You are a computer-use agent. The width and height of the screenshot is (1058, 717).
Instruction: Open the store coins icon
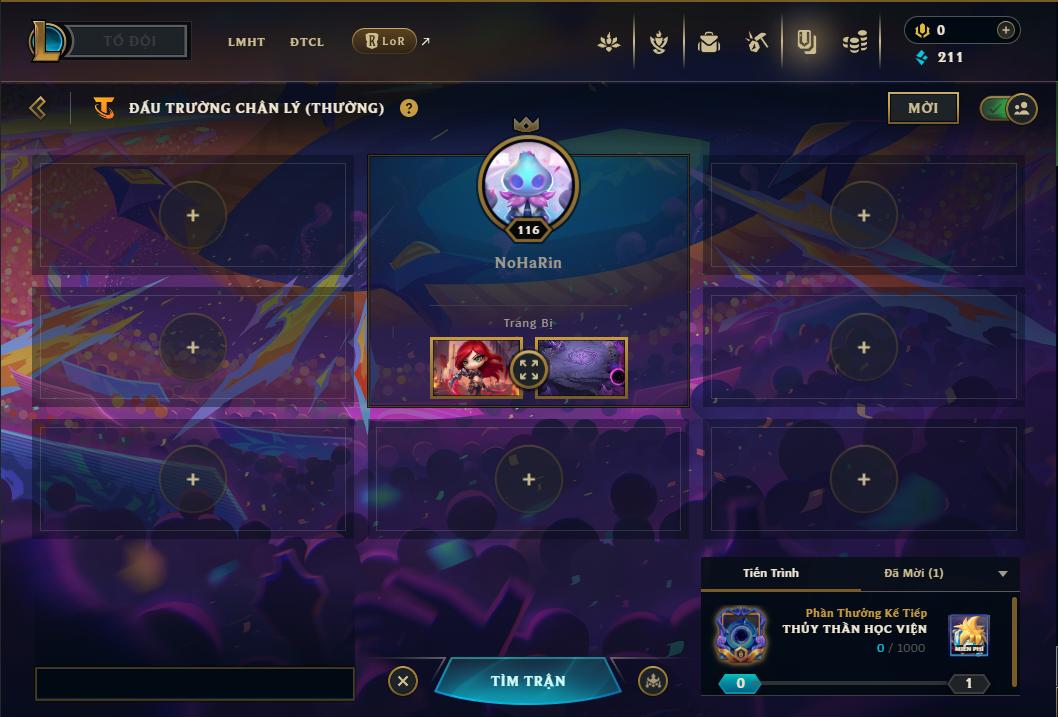(854, 42)
